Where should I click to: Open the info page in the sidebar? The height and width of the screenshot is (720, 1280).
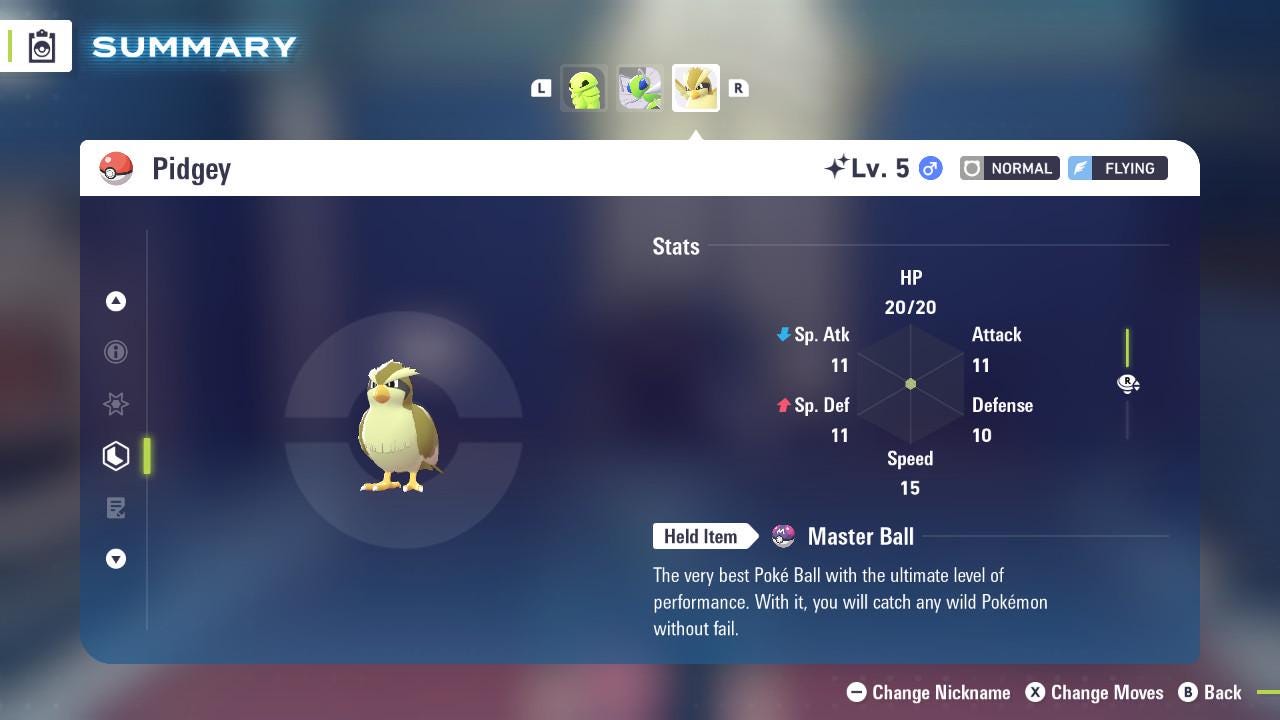coord(116,352)
